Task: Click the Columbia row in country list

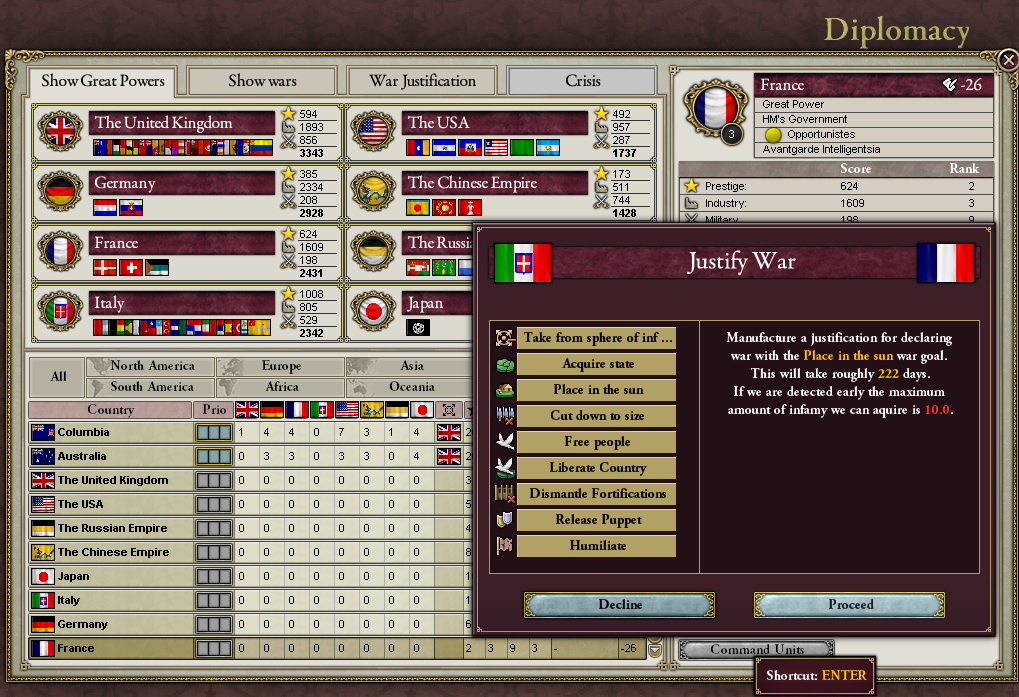Action: click(110, 432)
